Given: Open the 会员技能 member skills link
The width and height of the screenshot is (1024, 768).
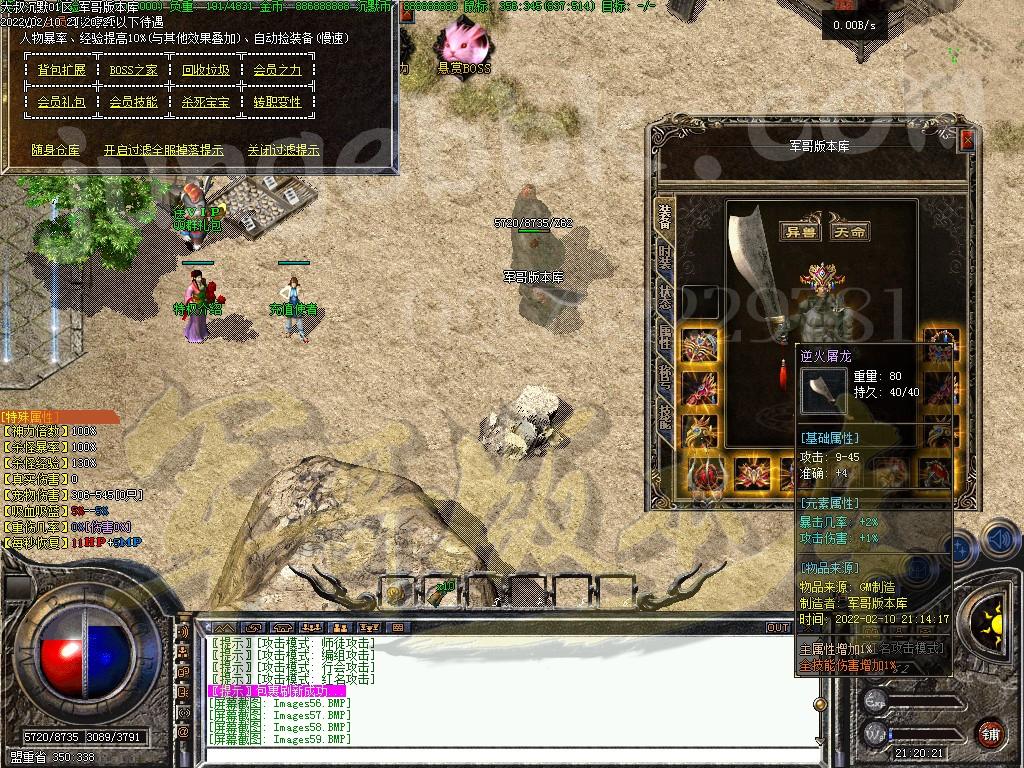Looking at the screenshot, I should (134, 102).
